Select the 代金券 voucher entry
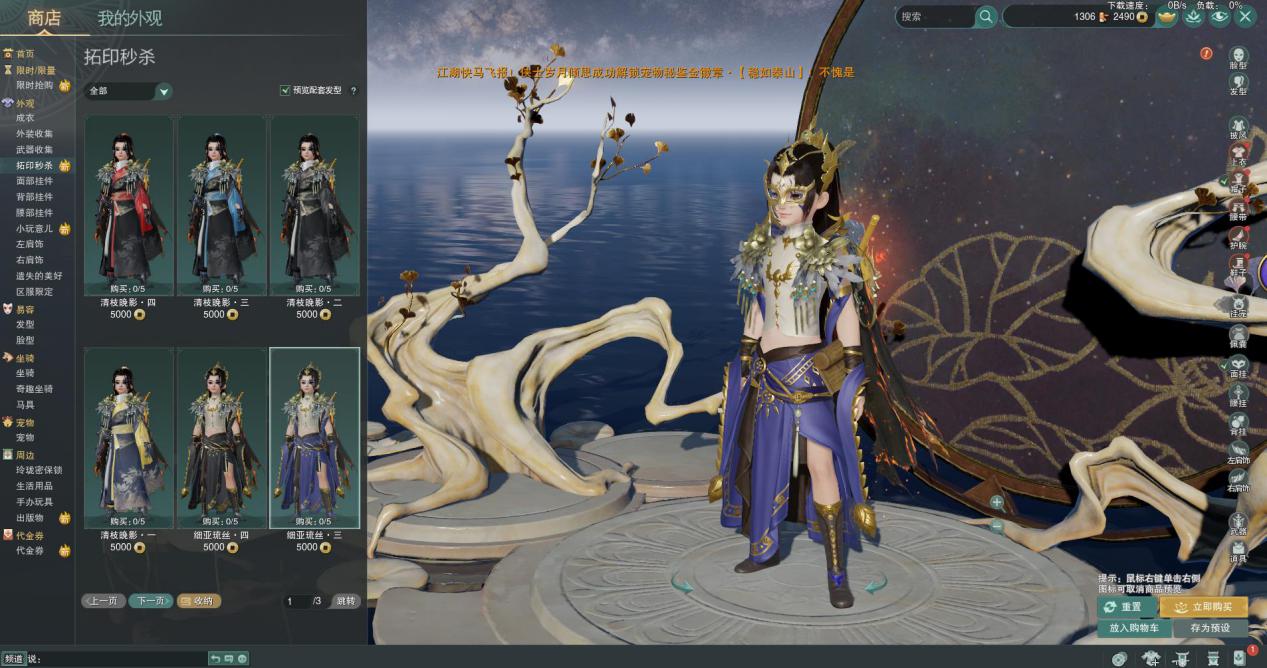 [x=30, y=551]
